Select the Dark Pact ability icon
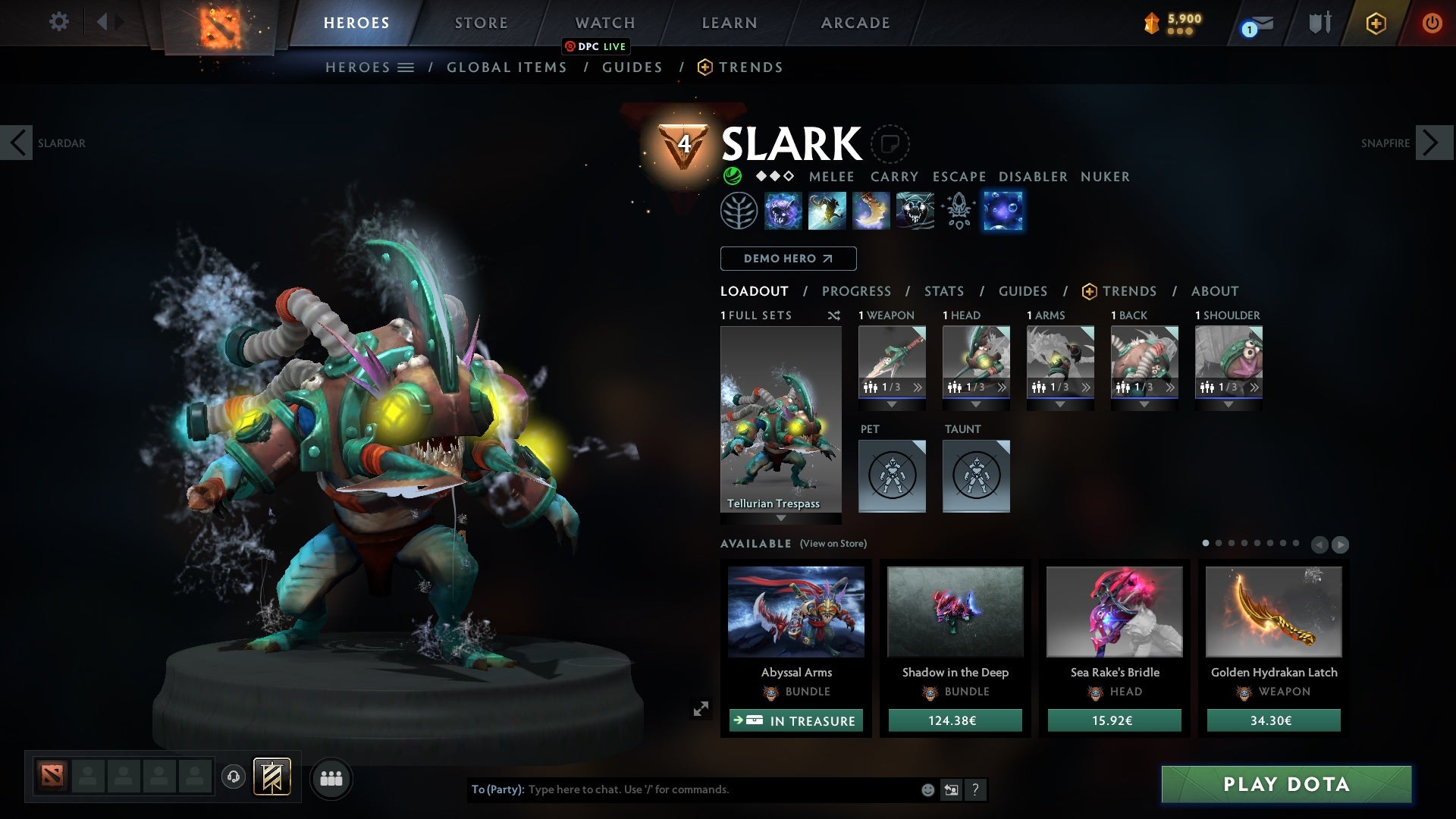This screenshot has height=819, width=1456. click(x=783, y=212)
